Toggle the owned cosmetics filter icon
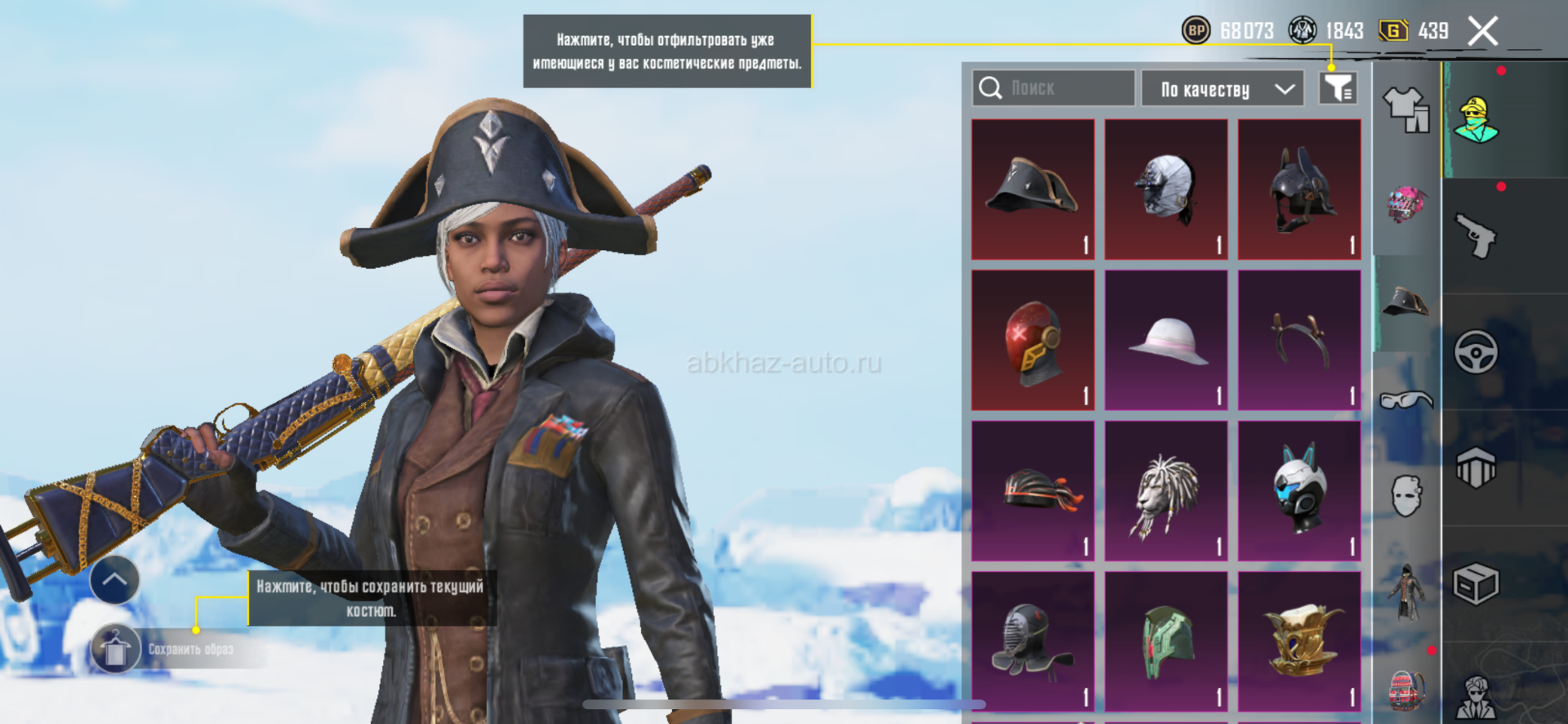The image size is (1568, 724). [x=1338, y=88]
